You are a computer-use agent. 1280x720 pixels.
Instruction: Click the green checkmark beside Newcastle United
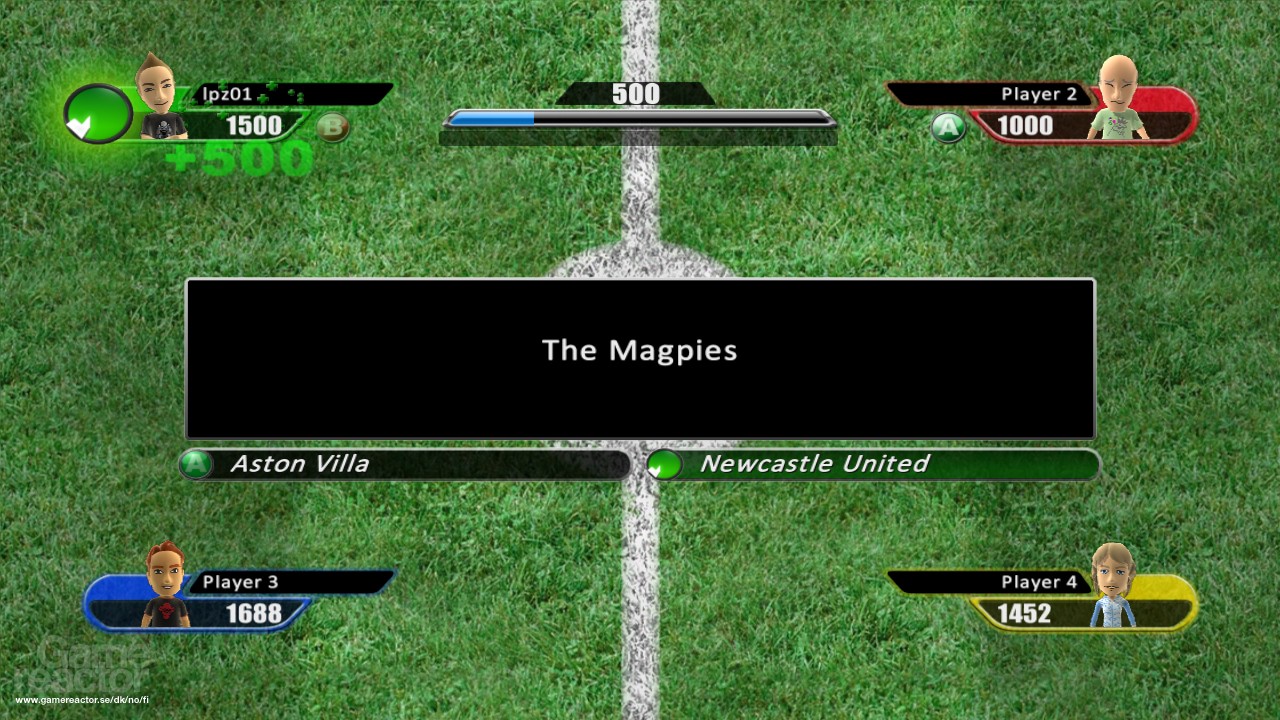click(x=662, y=464)
